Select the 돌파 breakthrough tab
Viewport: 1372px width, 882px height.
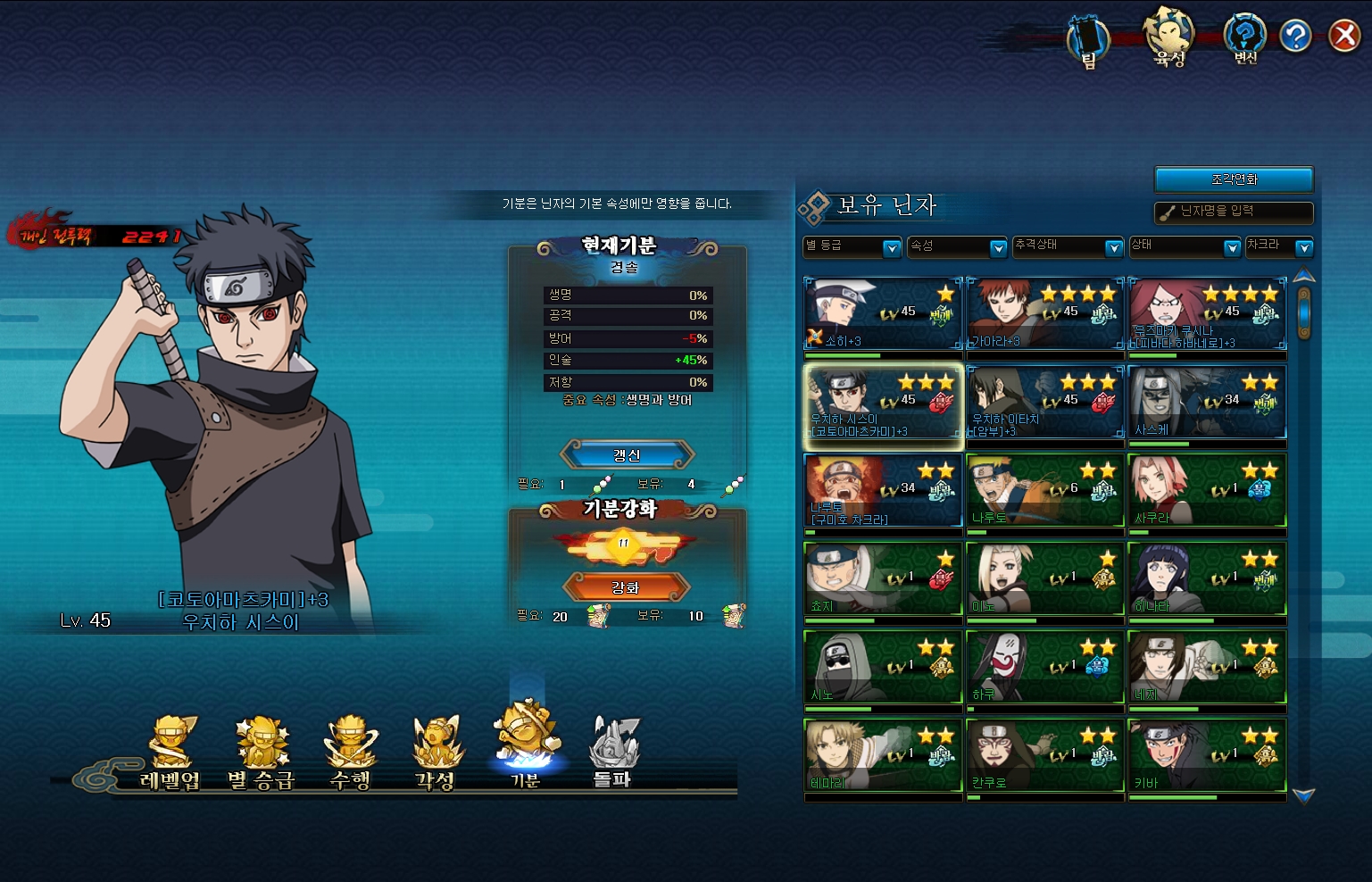point(612,754)
